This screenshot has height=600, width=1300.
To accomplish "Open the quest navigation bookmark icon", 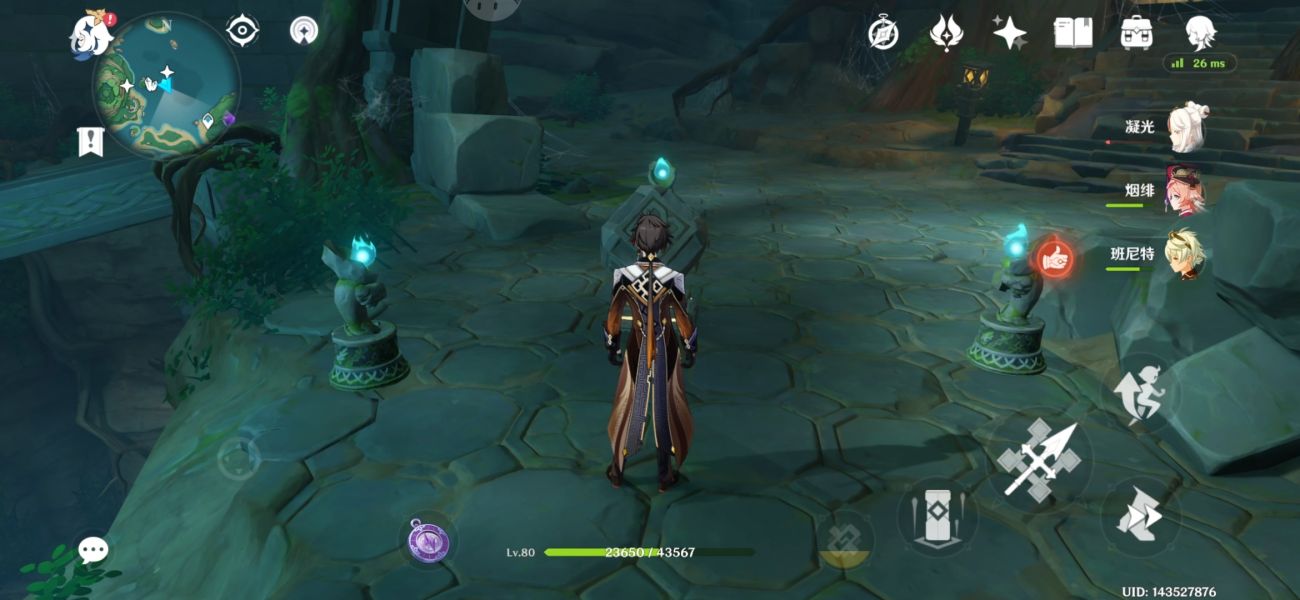I will (91, 142).
